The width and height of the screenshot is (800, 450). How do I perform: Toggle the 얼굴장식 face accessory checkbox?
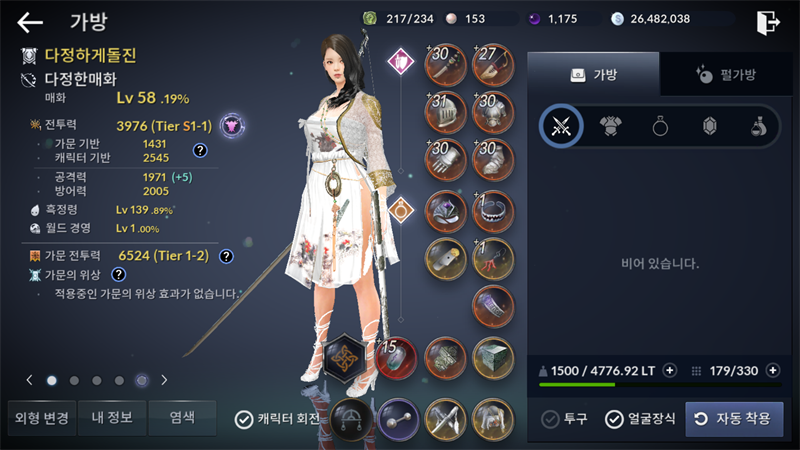(x=614, y=419)
